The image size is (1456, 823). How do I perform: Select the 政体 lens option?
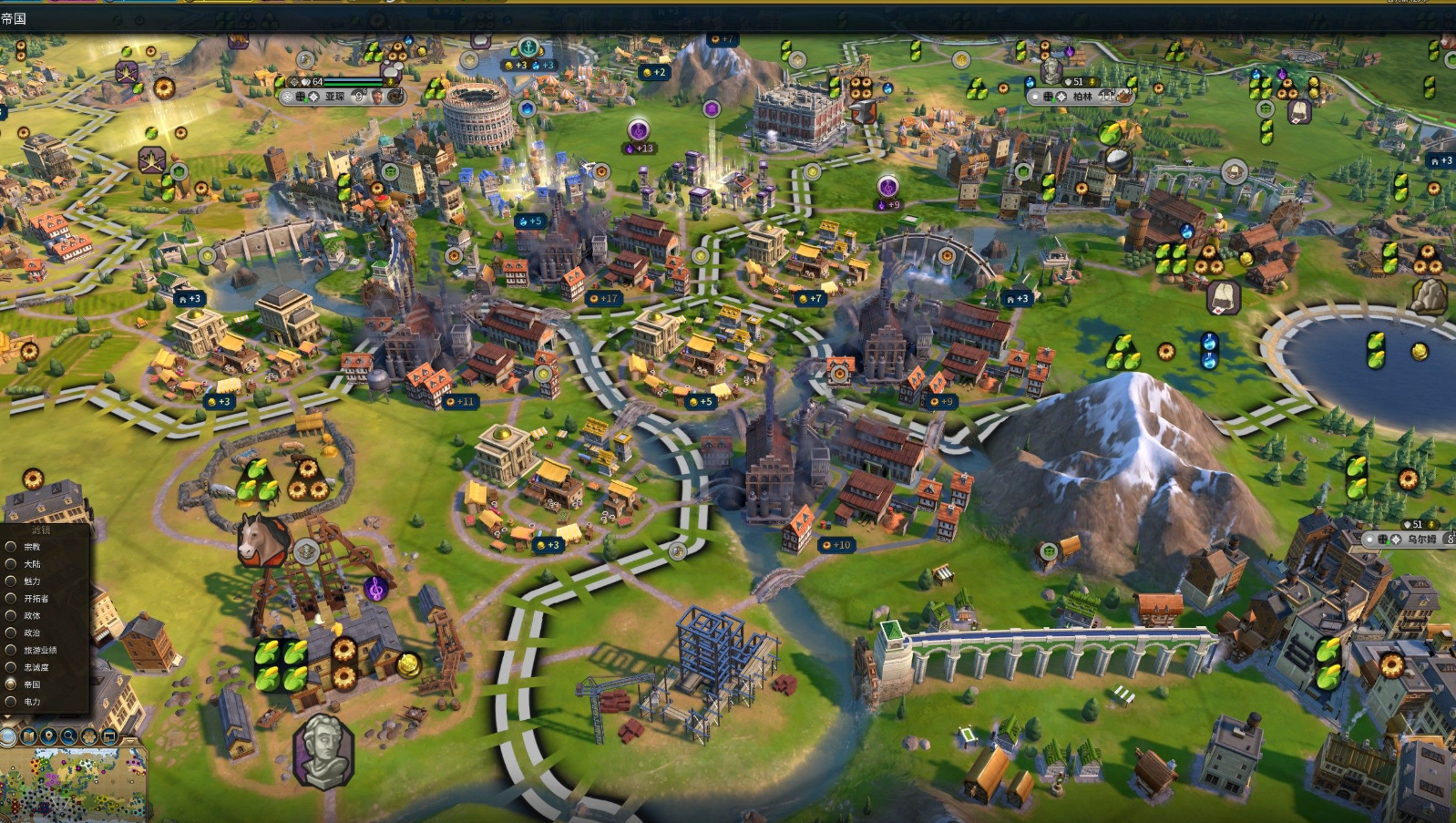[12, 616]
